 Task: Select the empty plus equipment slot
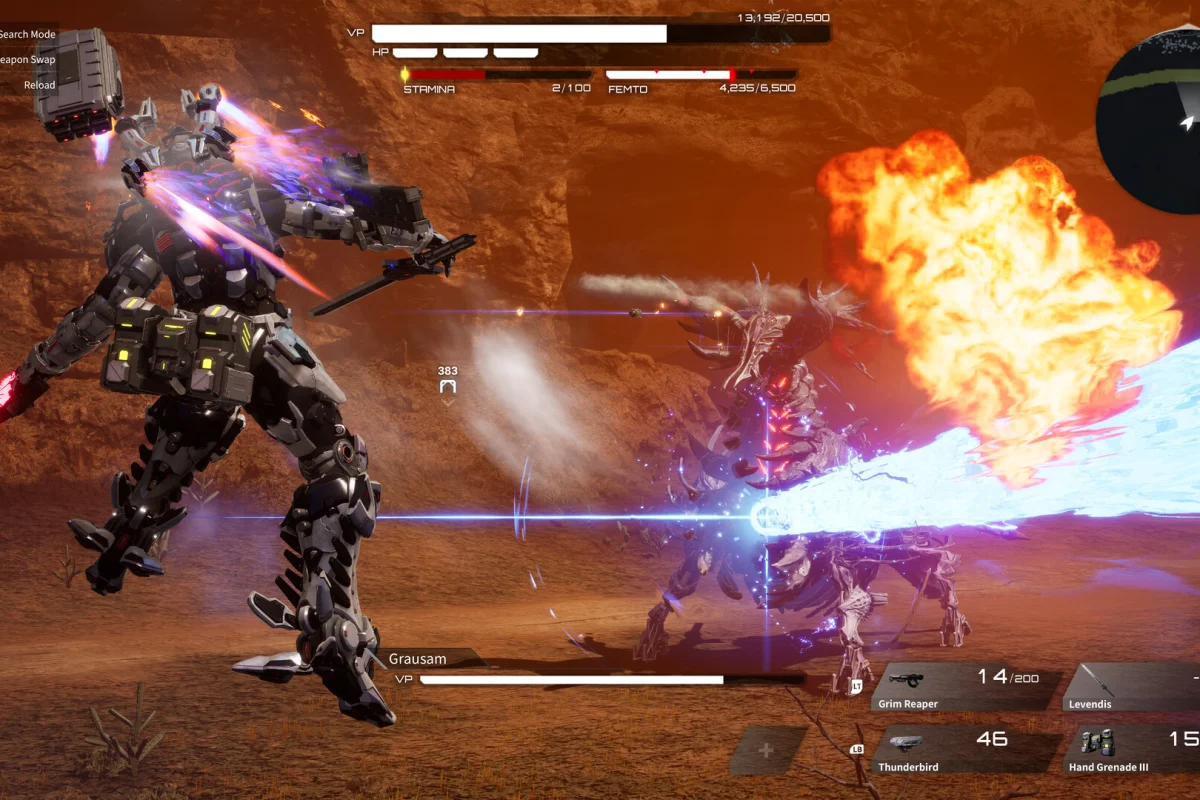point(767,750)
